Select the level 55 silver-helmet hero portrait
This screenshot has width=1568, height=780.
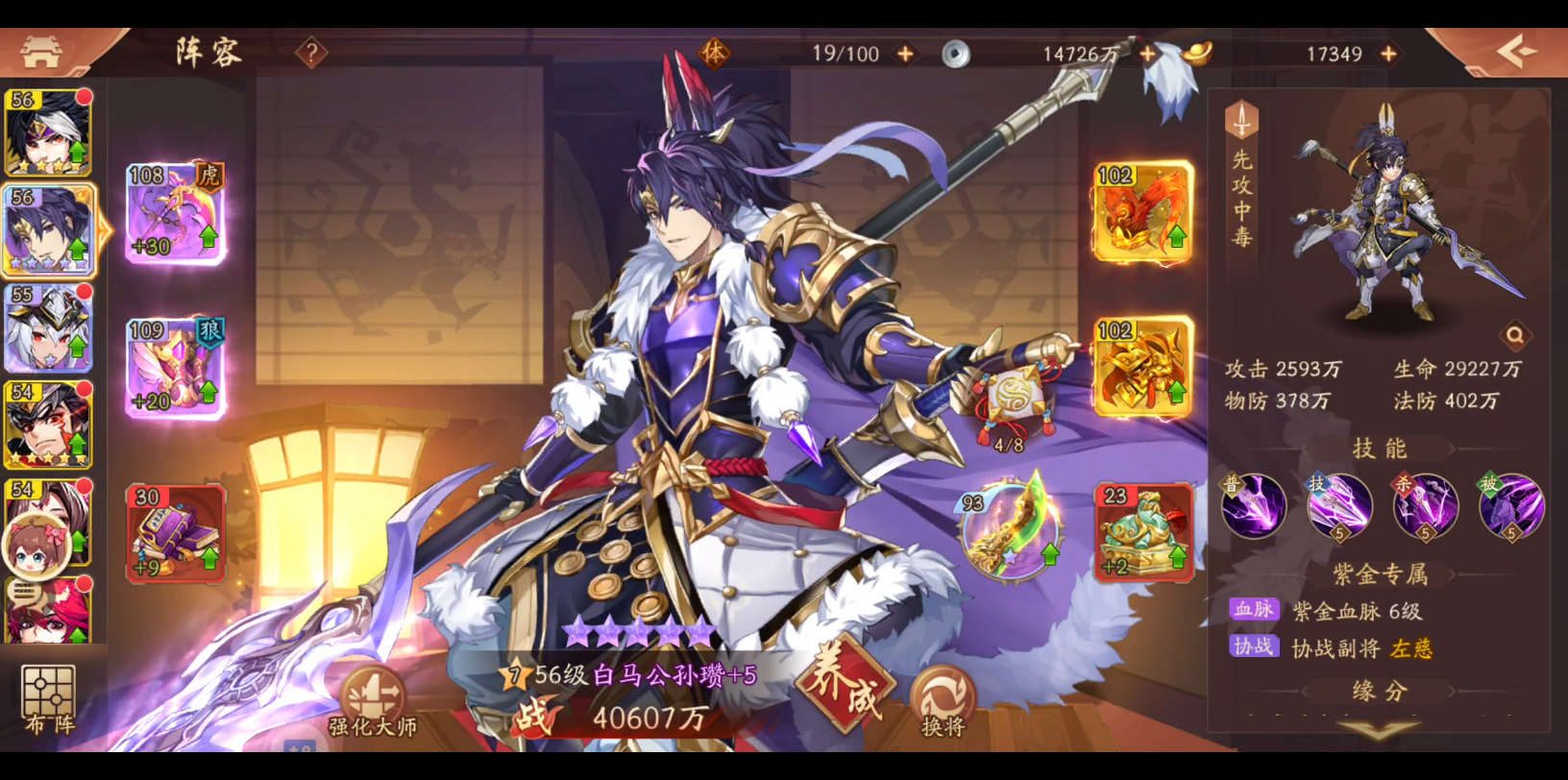coord(48,329)
